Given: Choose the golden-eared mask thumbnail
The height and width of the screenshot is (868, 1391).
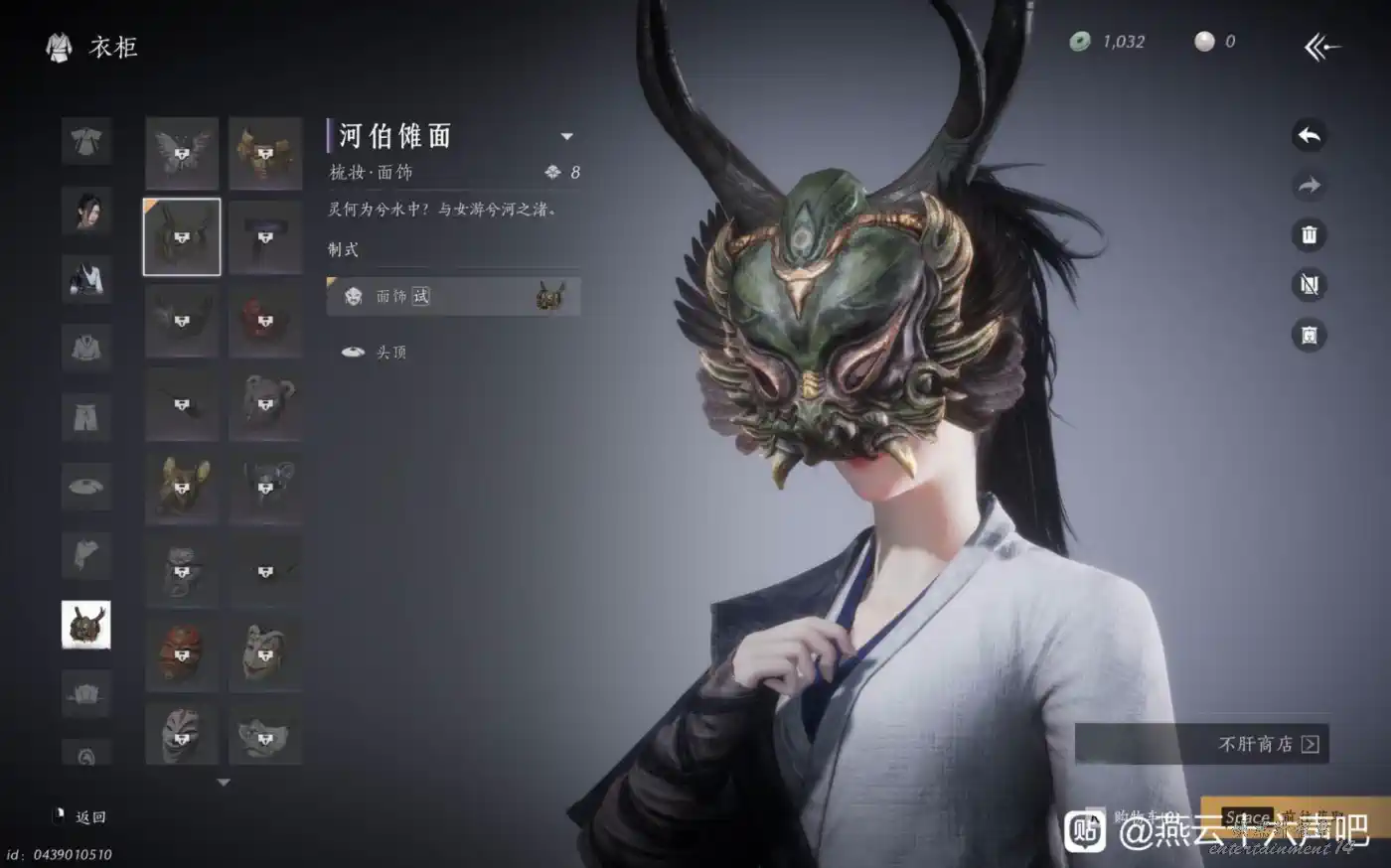Looking at the screenshot, I should pyautogui.click(x=182, y=487).
